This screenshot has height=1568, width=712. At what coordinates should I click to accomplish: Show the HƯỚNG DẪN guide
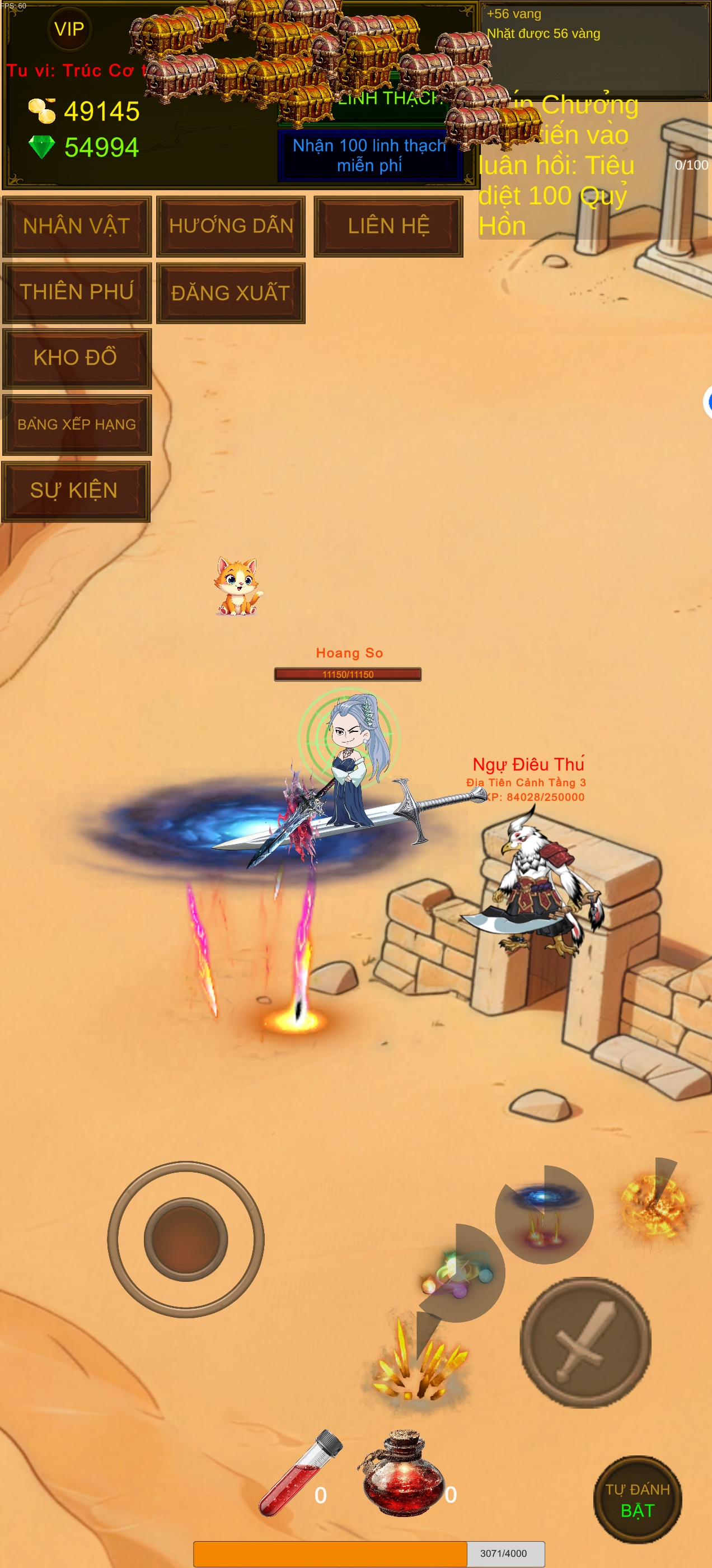click(x=231, y=226)
